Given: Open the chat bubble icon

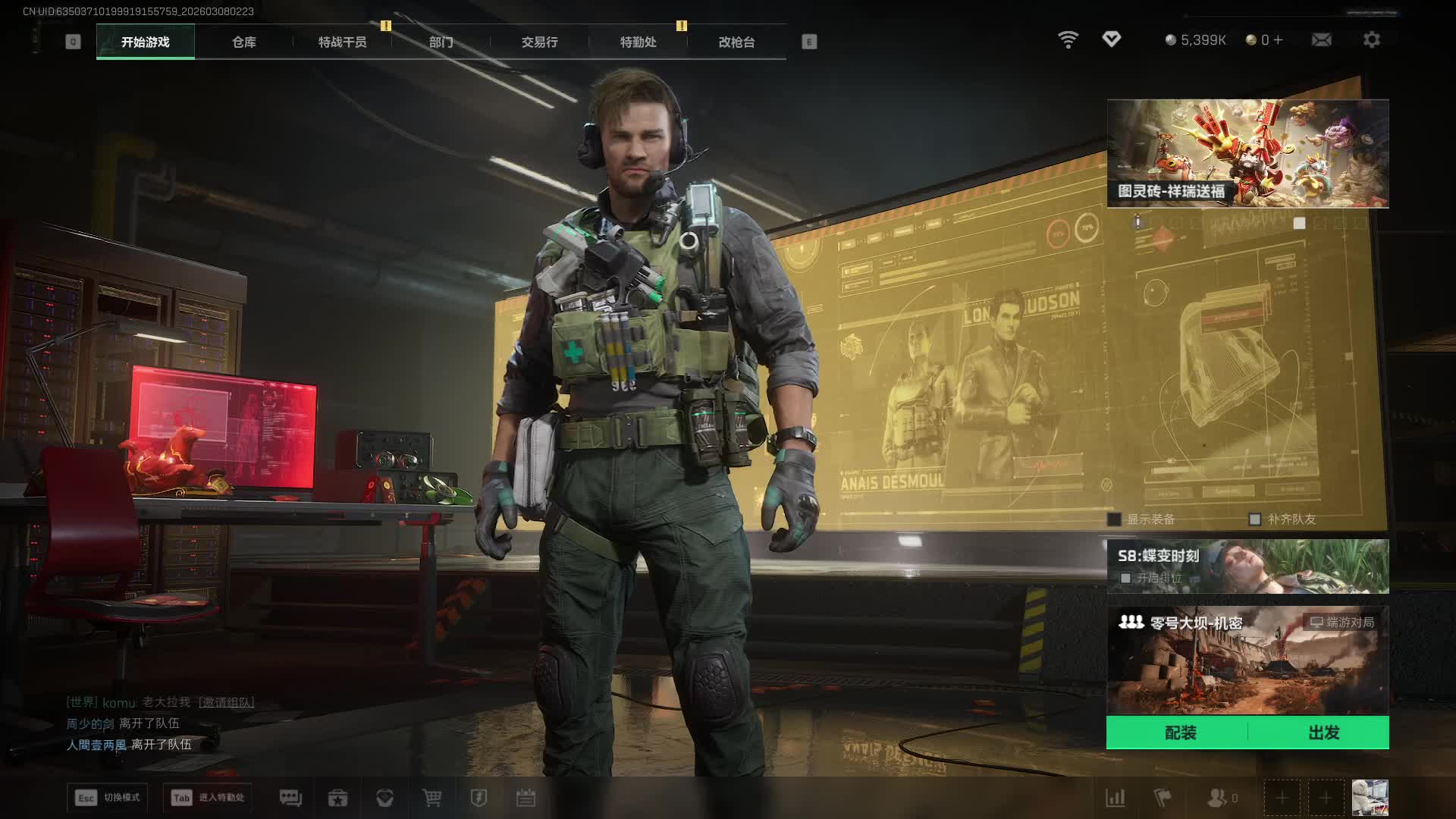Looking at the screenshot, I should point(290,798).
